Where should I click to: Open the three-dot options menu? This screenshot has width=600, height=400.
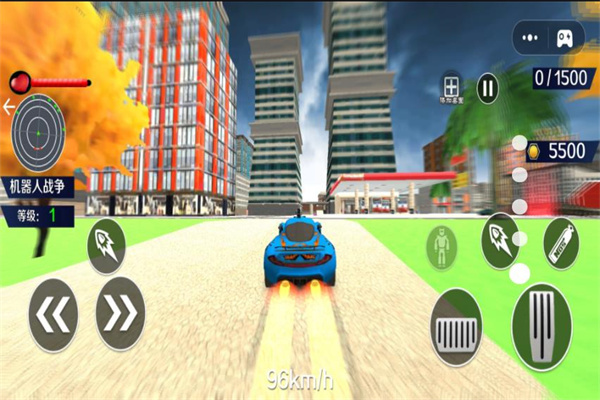point(531,38)
